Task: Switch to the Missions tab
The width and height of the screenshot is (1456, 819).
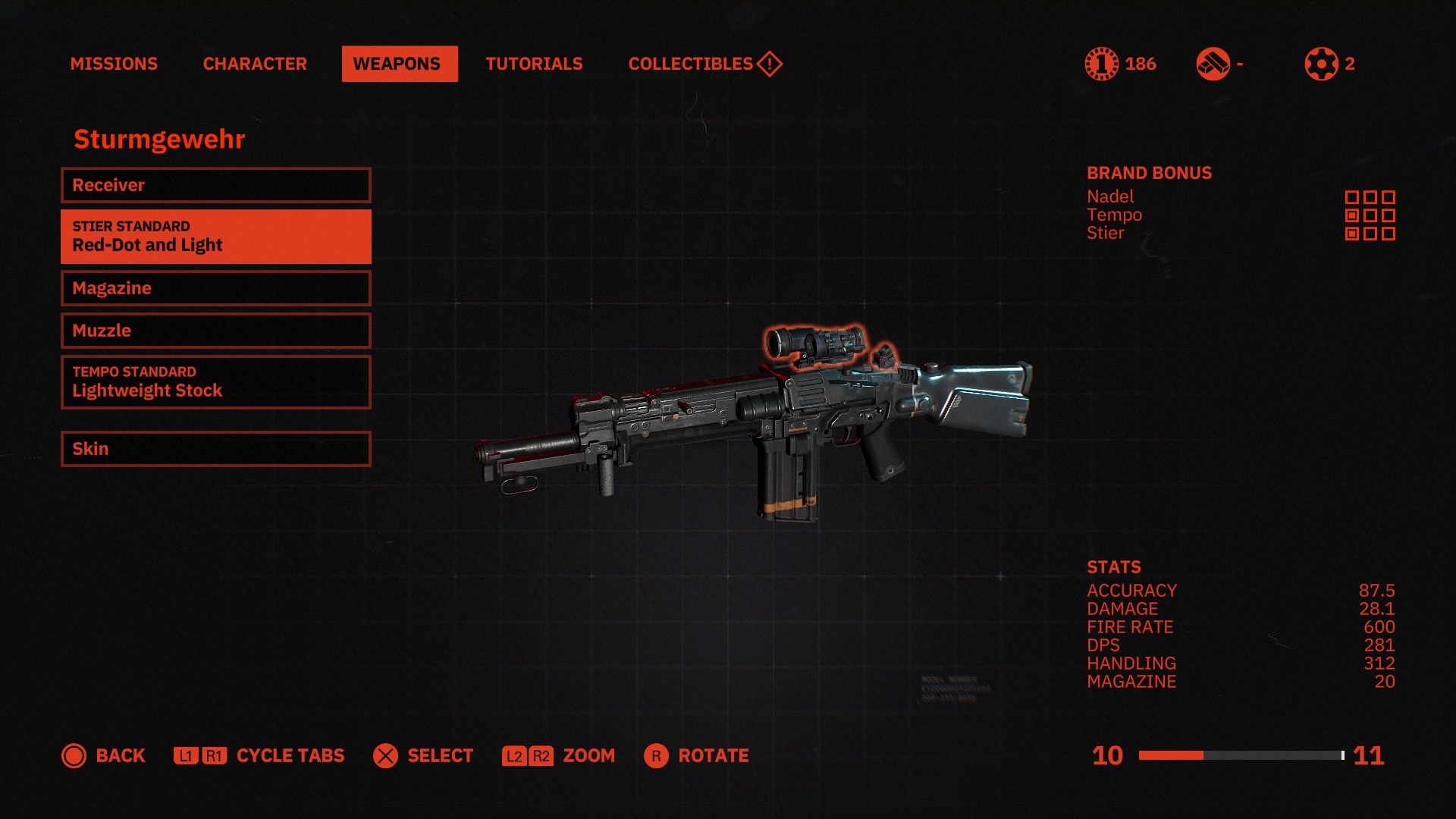Action: coord(114,64)
